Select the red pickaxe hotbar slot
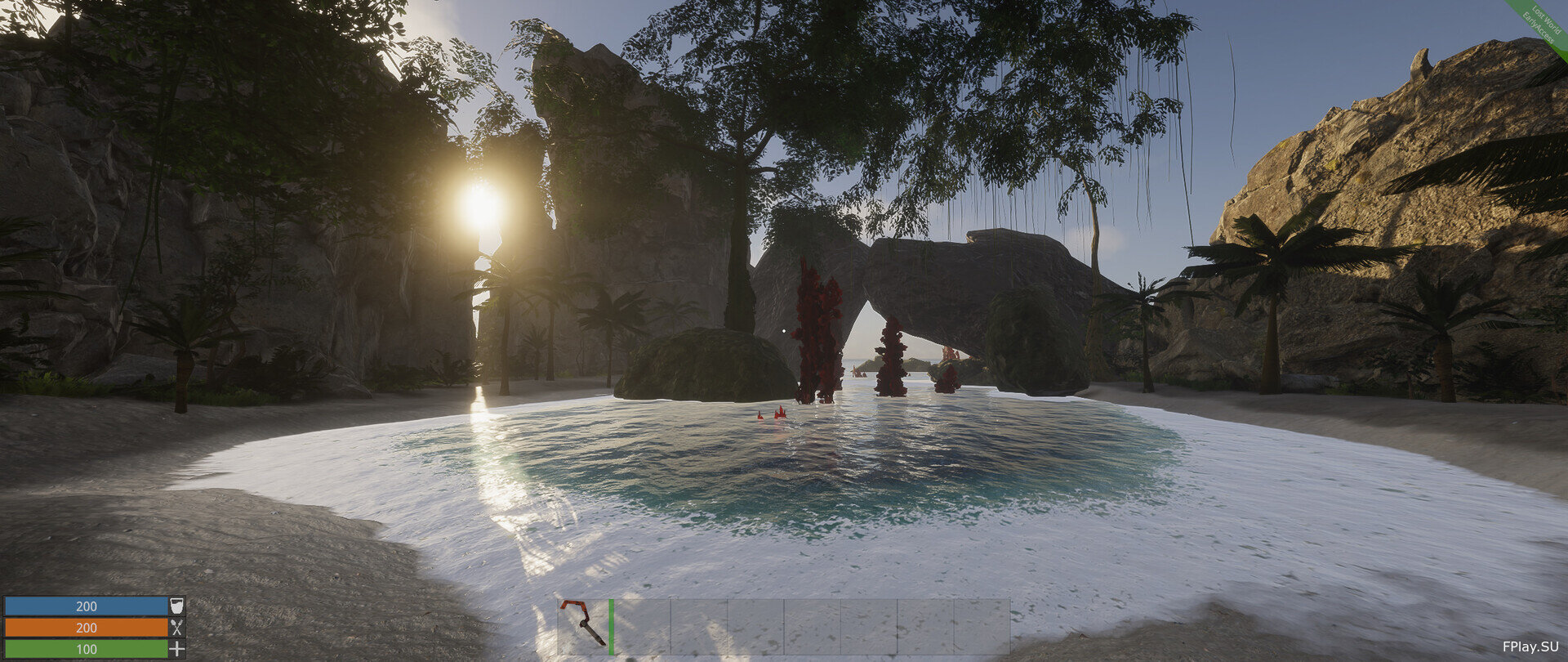Screen dimensions: 1568x662 pyautogui.click(x=585, y=626)
